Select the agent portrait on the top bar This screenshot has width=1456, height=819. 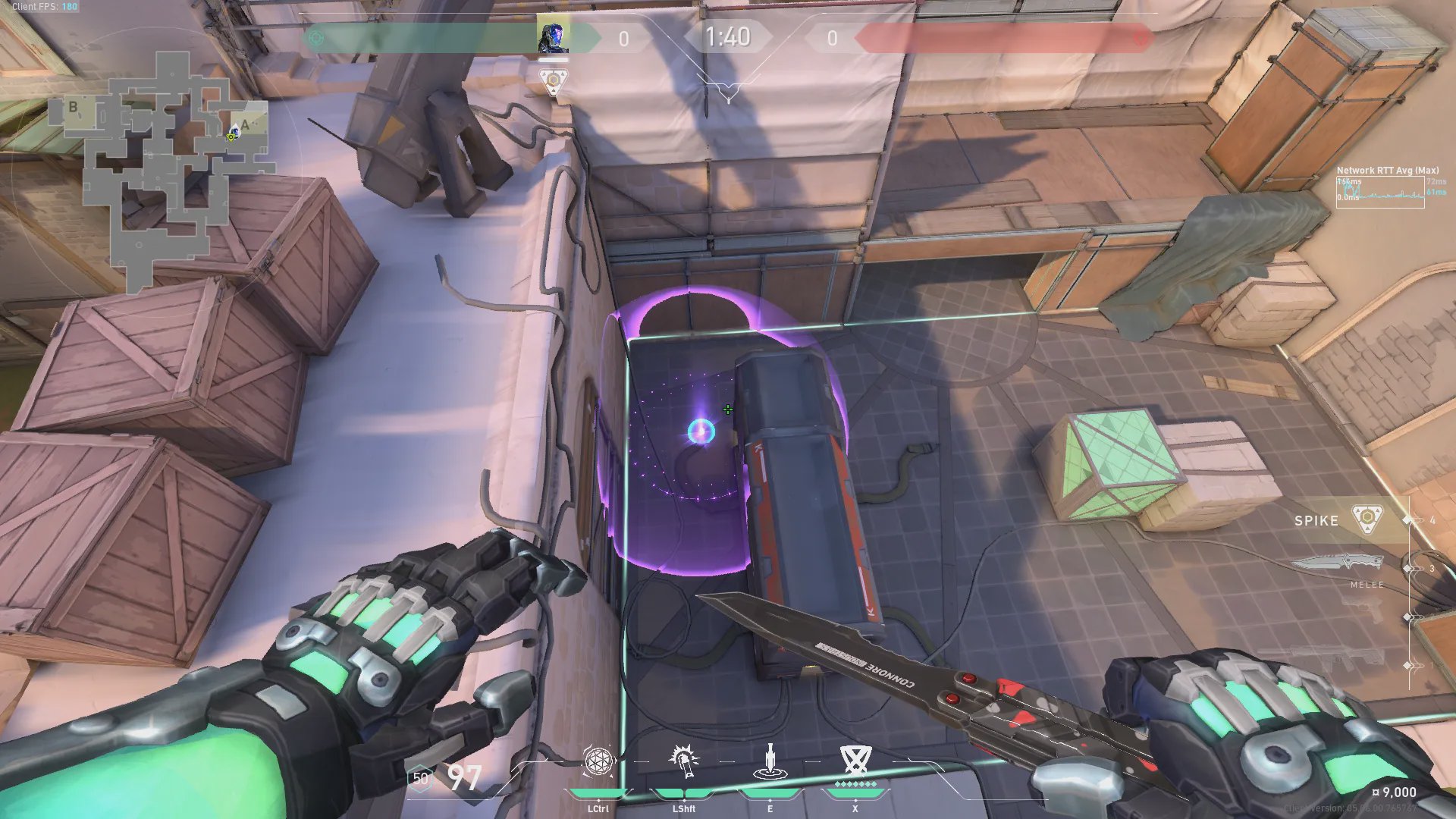click(x=553, y=37)
